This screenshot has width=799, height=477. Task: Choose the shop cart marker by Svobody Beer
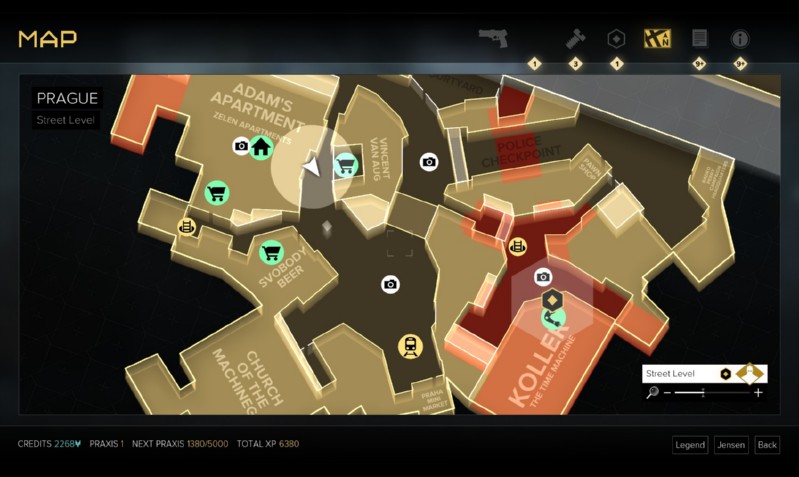[x=270, y=252]
